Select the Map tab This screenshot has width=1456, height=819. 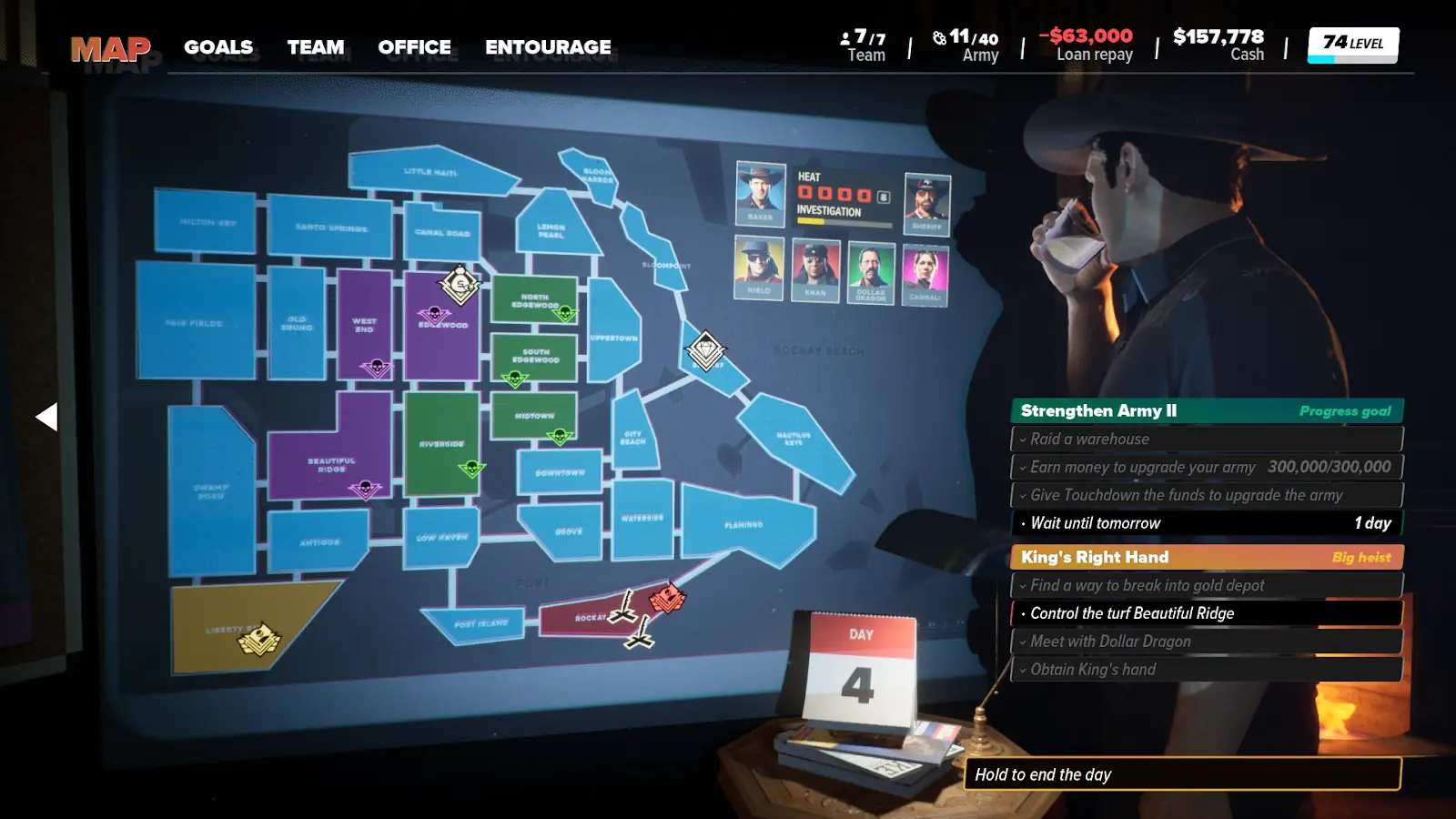[x=110, y=48]
